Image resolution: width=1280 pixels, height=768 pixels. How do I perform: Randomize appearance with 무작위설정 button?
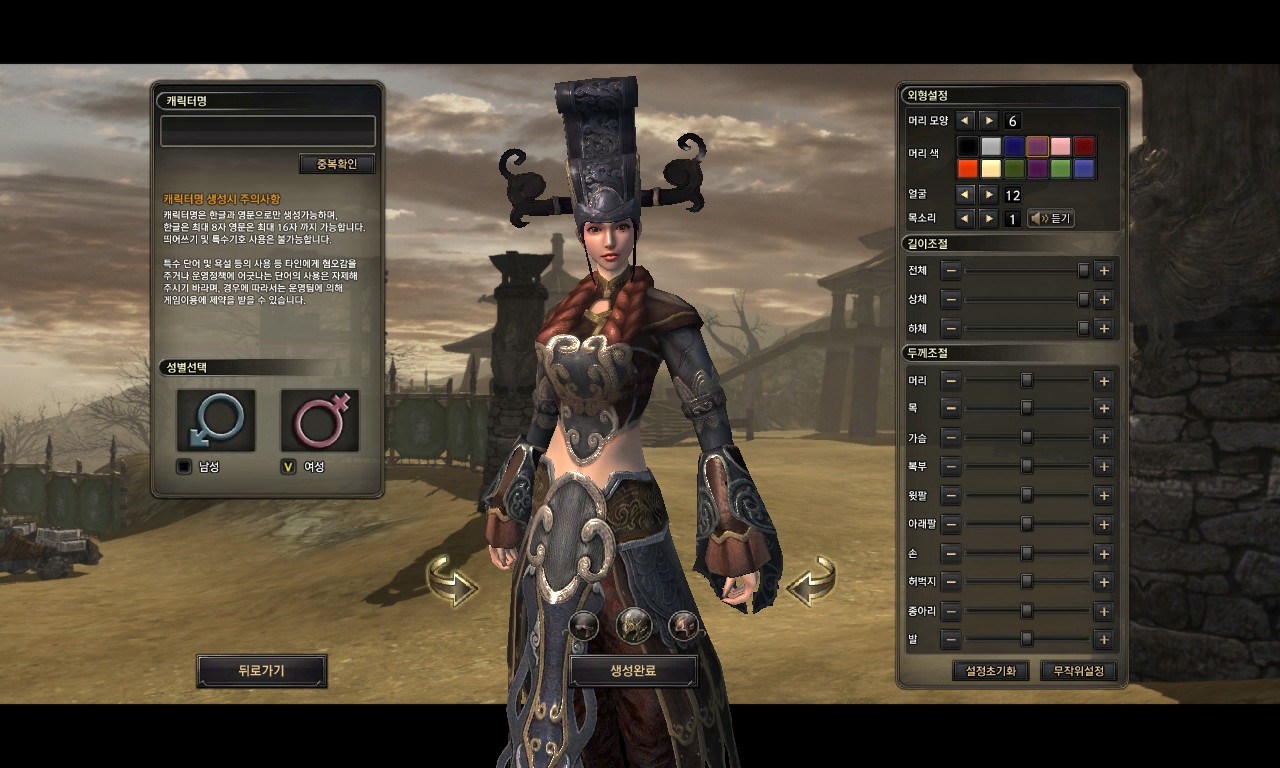pyautogui.click(x=1078, y=671)
